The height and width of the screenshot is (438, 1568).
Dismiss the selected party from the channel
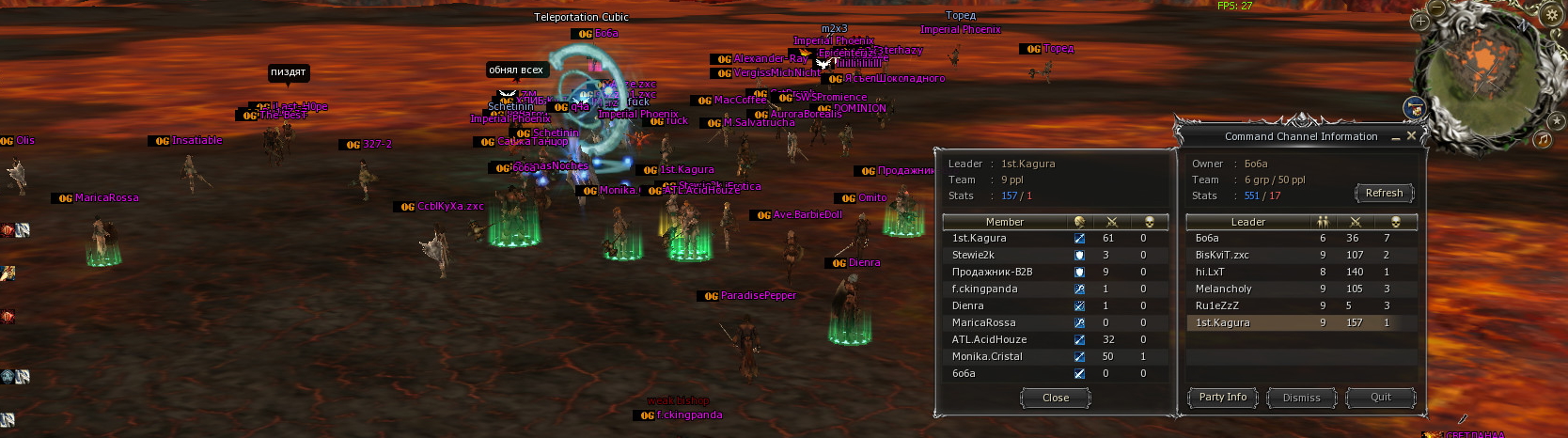click(1301, 398)
